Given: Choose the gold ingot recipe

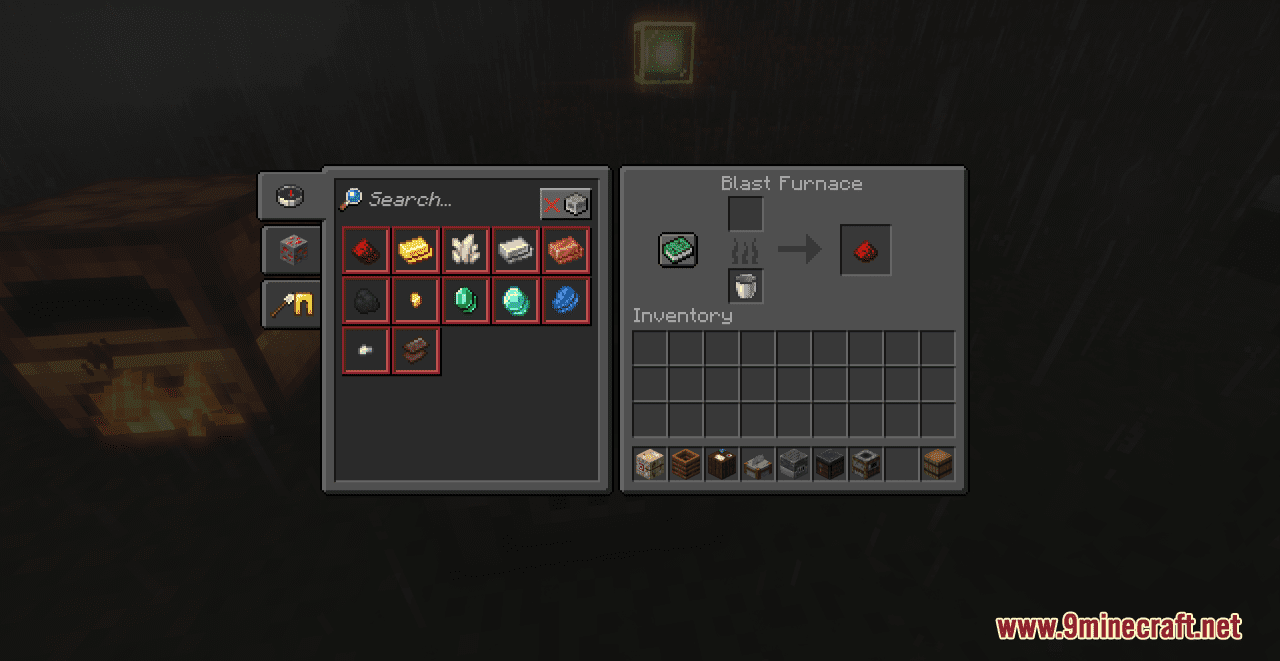Looking at the screenshot, I should [x=416, y=251].
